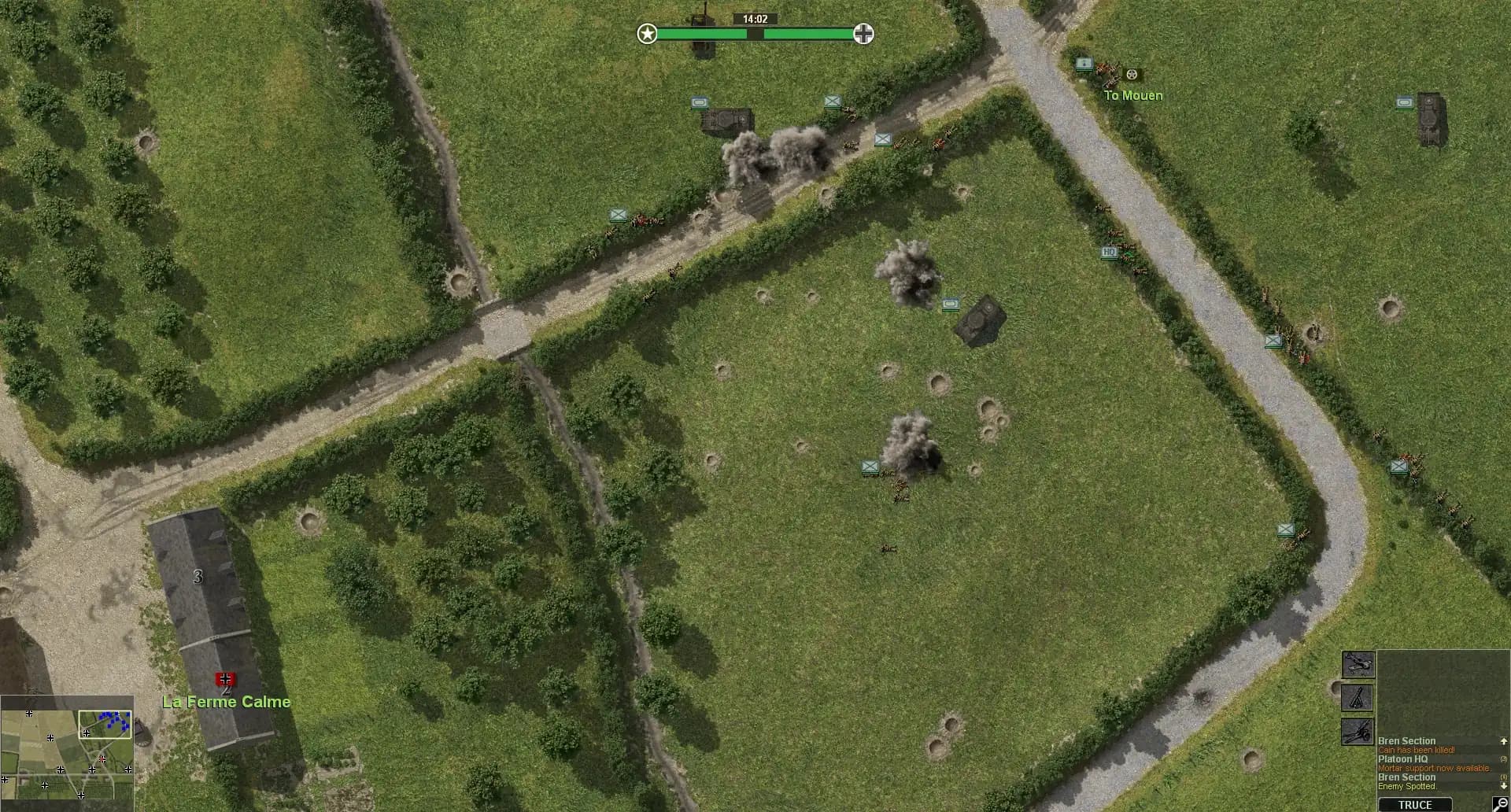Click the Allied star emblem on the morale bar

click(647, 34)
